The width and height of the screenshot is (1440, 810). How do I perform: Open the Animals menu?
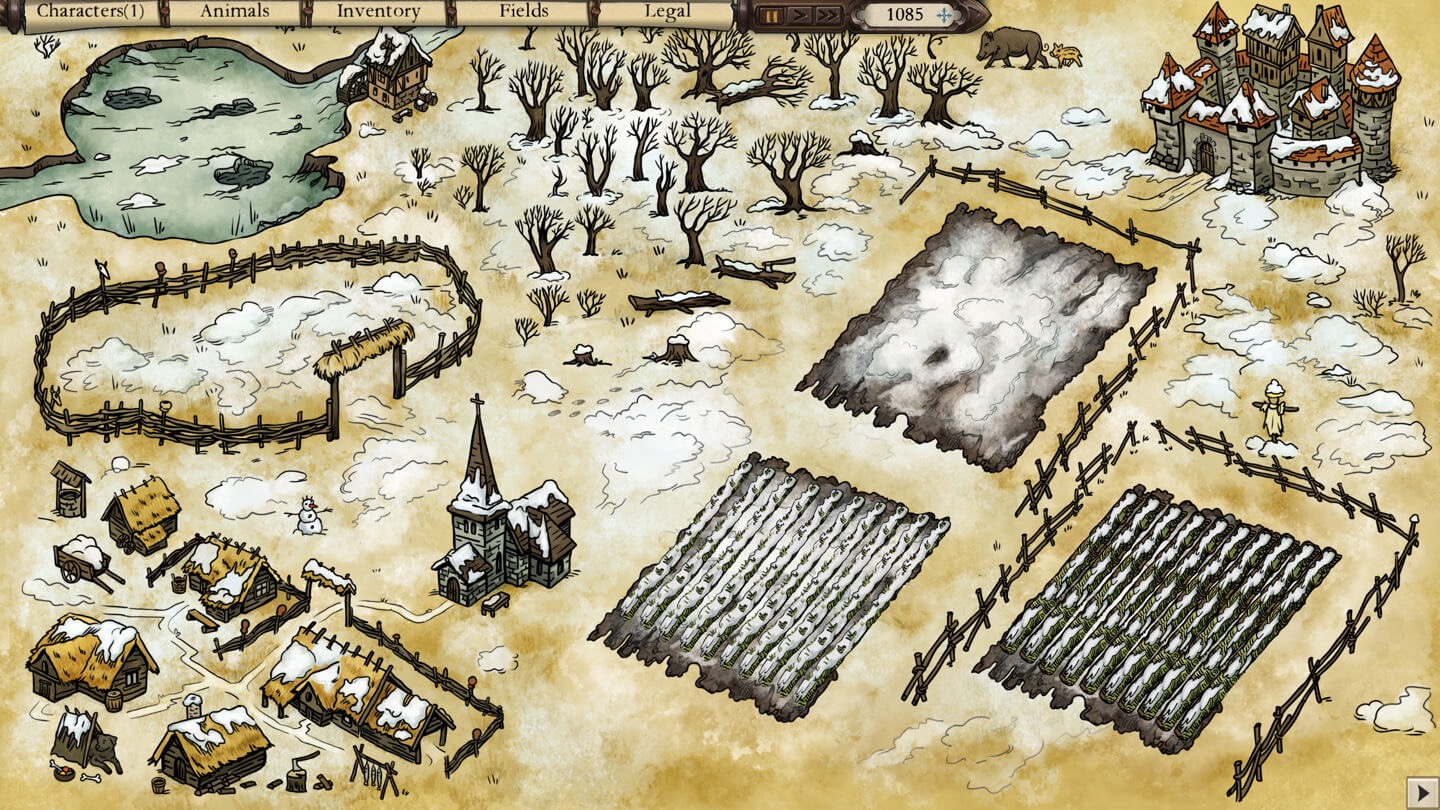tap(235, 12)
